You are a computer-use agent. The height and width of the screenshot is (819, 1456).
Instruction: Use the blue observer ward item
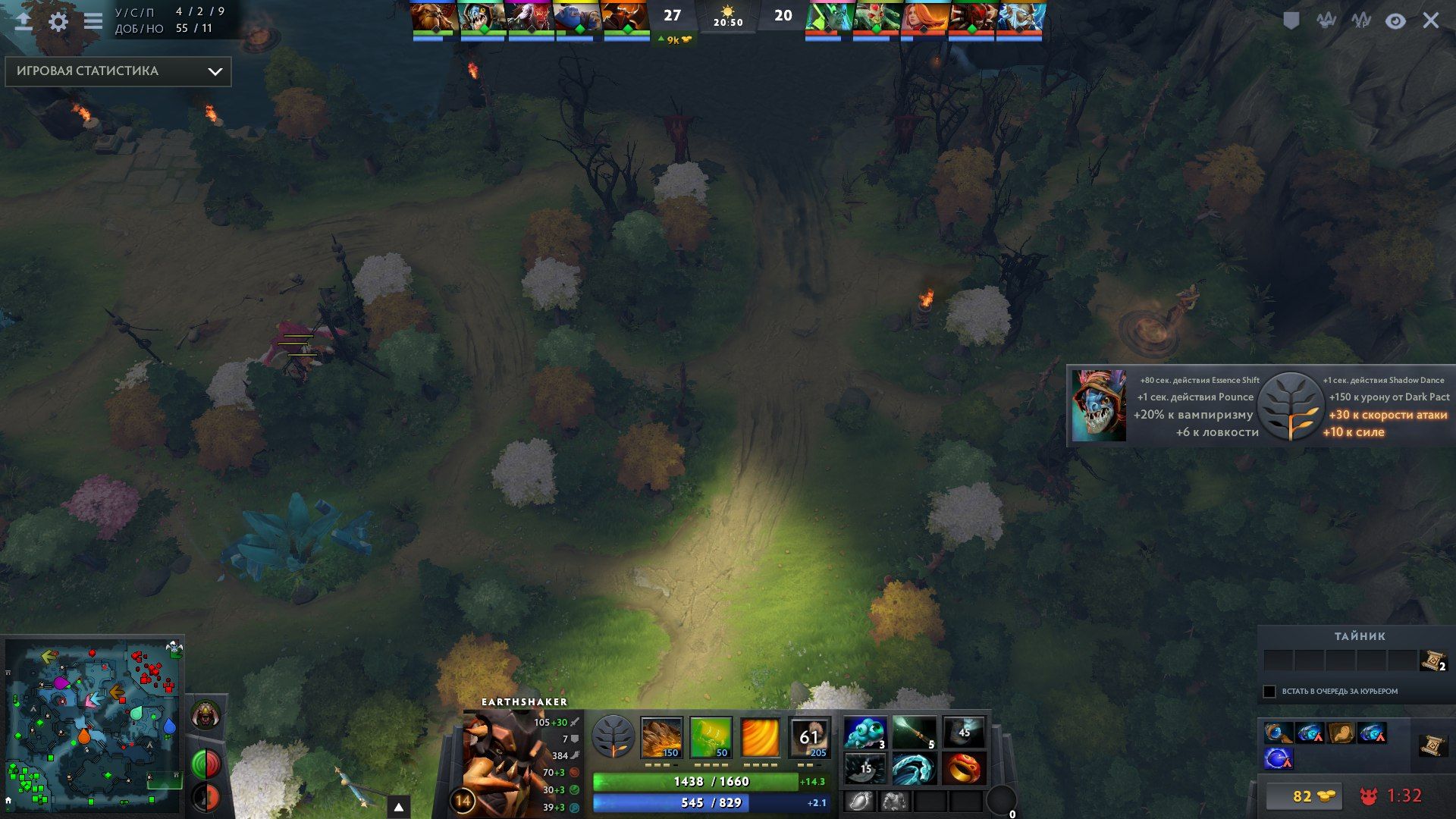click(x=865, y=733)
